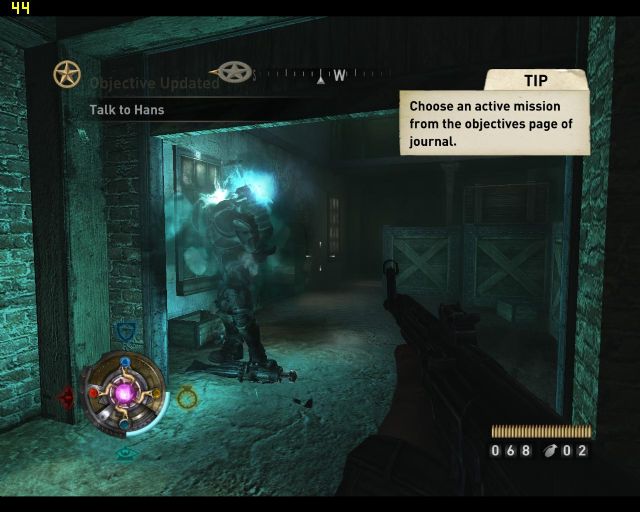Activate the blue shield Veil power

pos(125,332)
